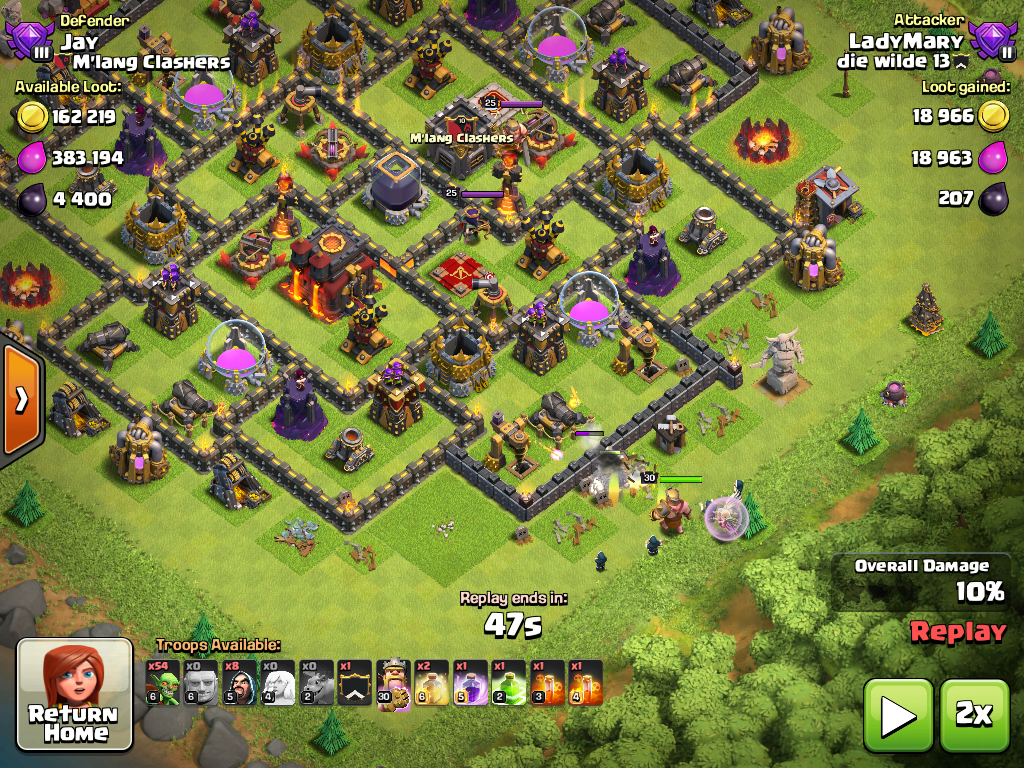Screen dimensions: 1024x768
Task: Choose the Wizard troop slot
Action: (x=239, y=683)
